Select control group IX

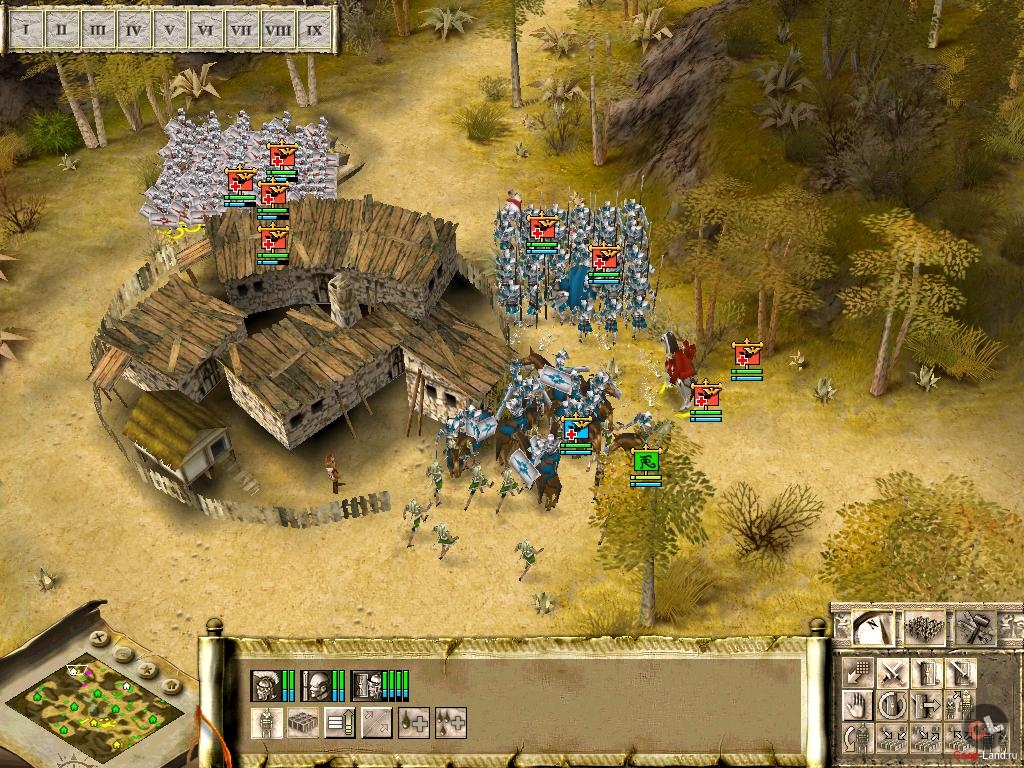[314, 31]
